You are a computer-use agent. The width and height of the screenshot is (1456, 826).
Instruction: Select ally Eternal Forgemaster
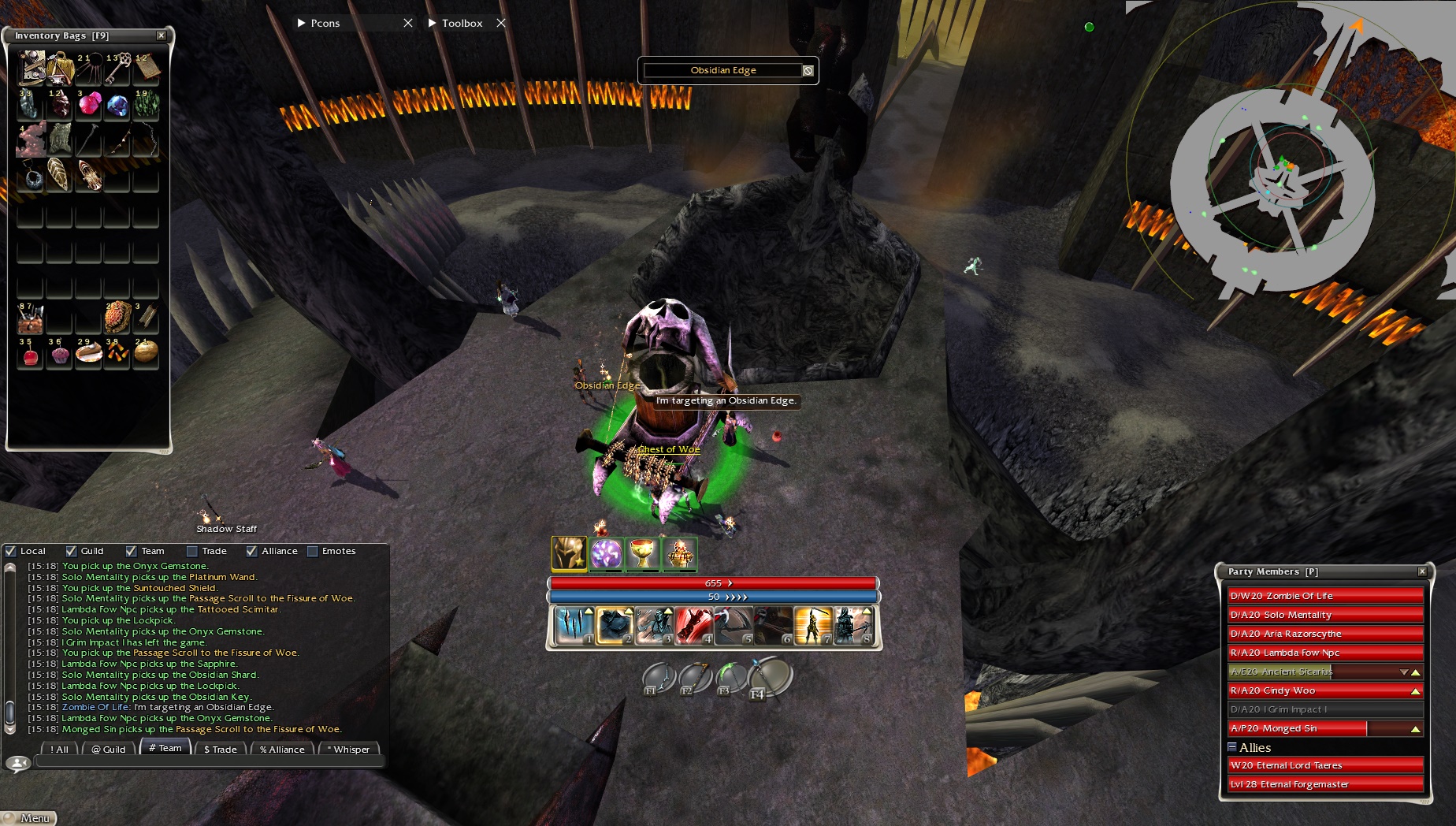(x=1325, y=784)
